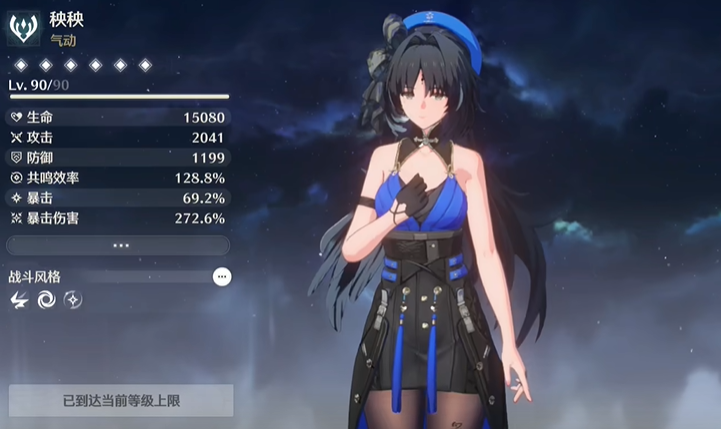Click the max level reached (已到达当前等级上限) button
The image size is (721, 429).
pyautogui.click(x=121, y=401)
